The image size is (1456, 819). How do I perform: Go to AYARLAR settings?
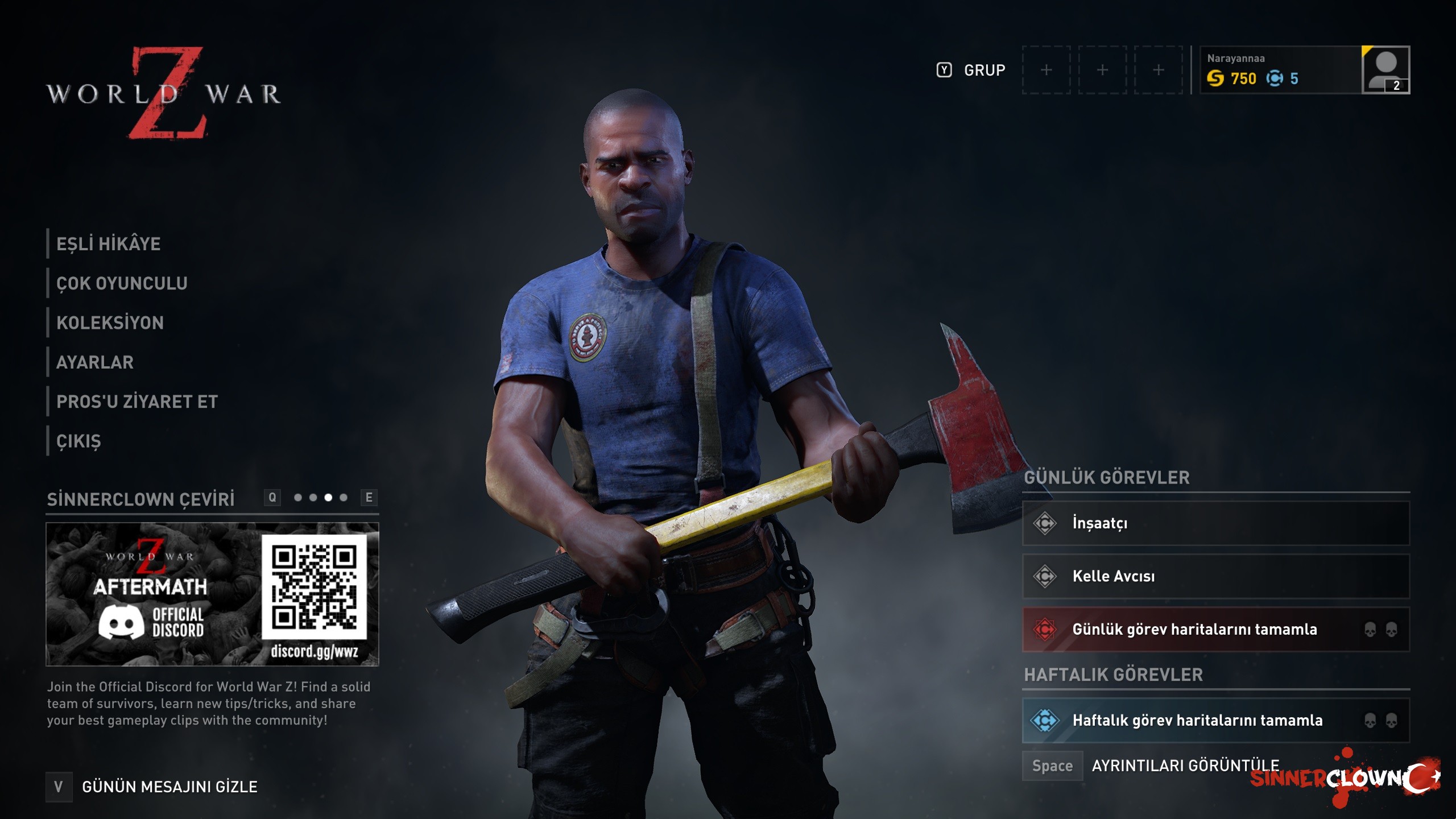(95, 362)
